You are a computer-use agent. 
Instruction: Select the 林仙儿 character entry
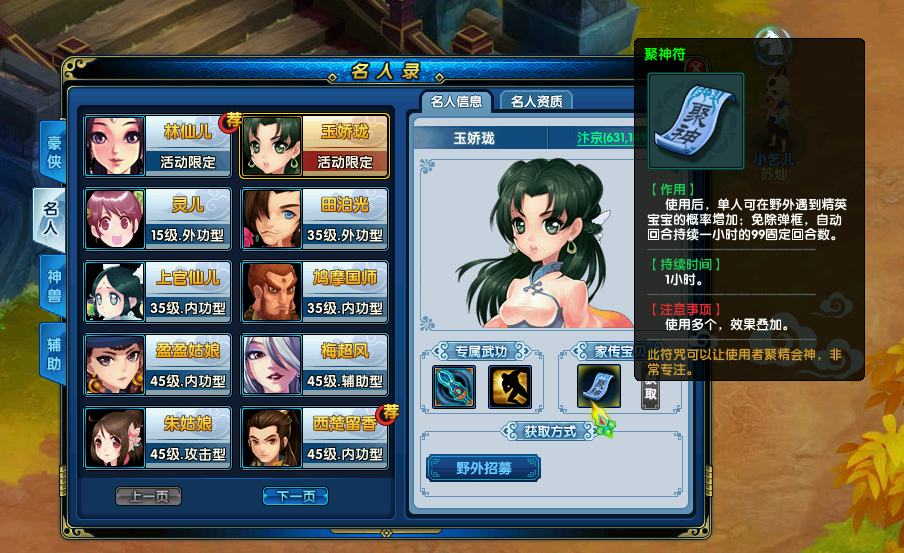[x=158, y=145]
